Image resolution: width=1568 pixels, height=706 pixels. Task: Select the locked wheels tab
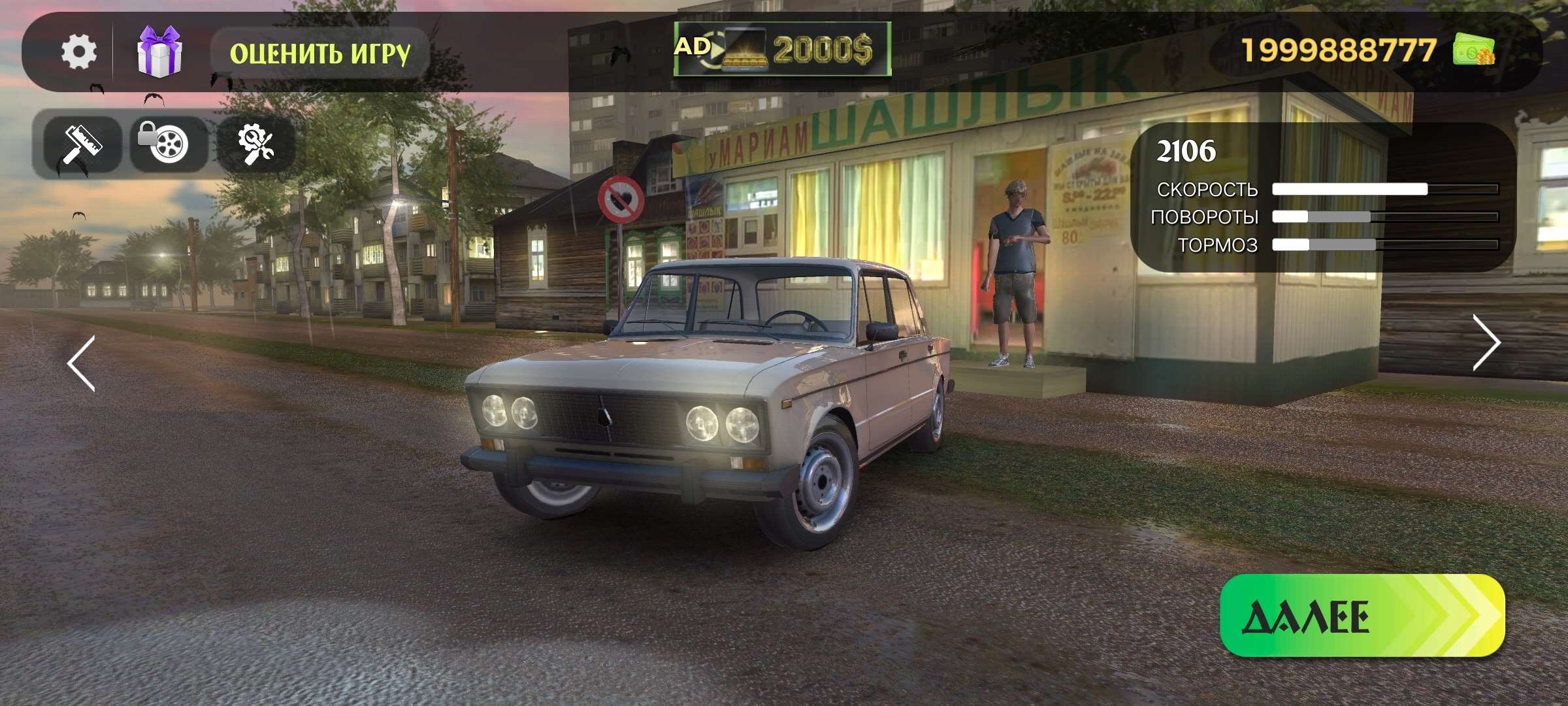[168, 144]
